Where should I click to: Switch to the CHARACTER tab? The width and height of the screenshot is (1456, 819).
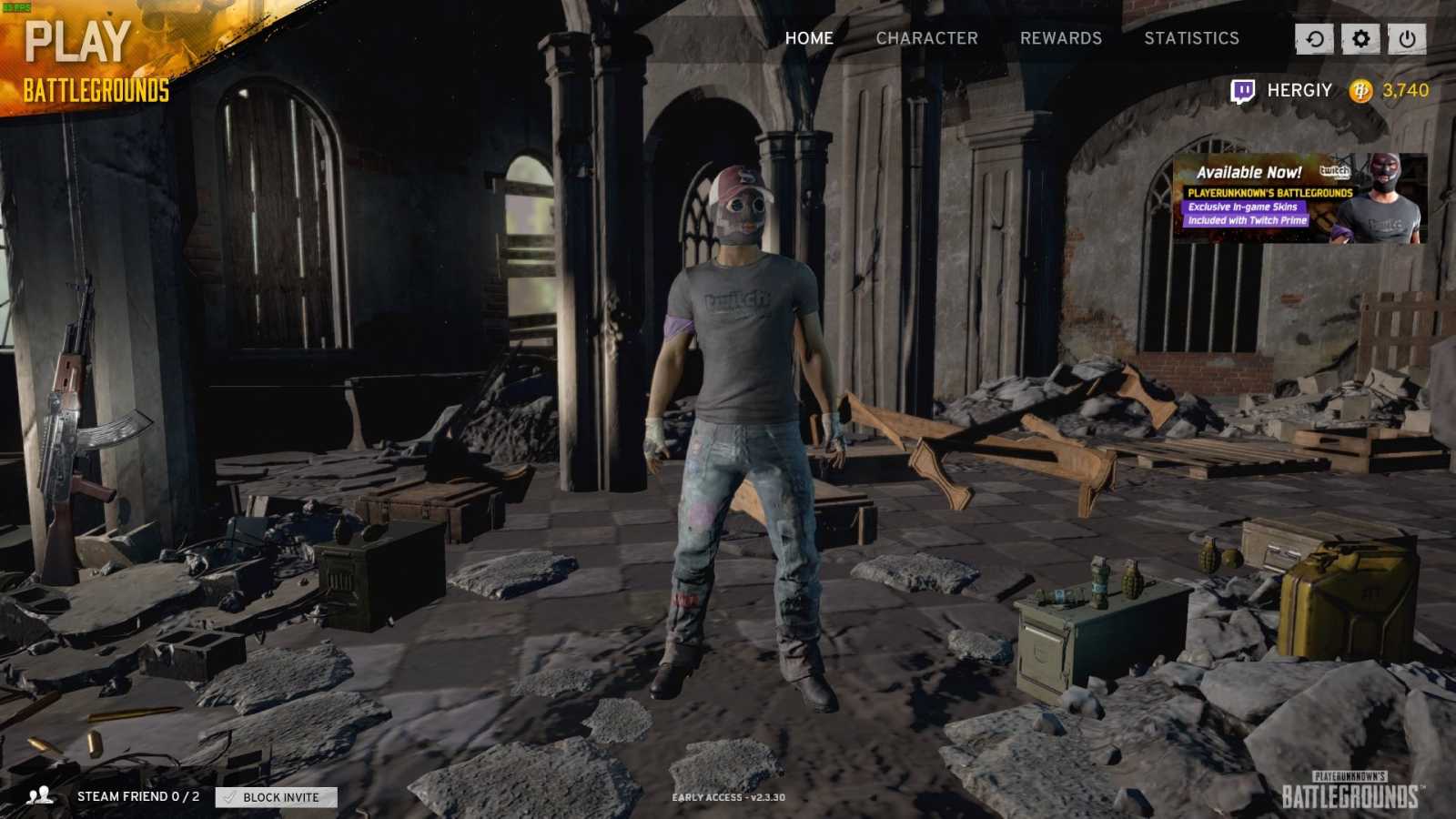coord(927,38)
